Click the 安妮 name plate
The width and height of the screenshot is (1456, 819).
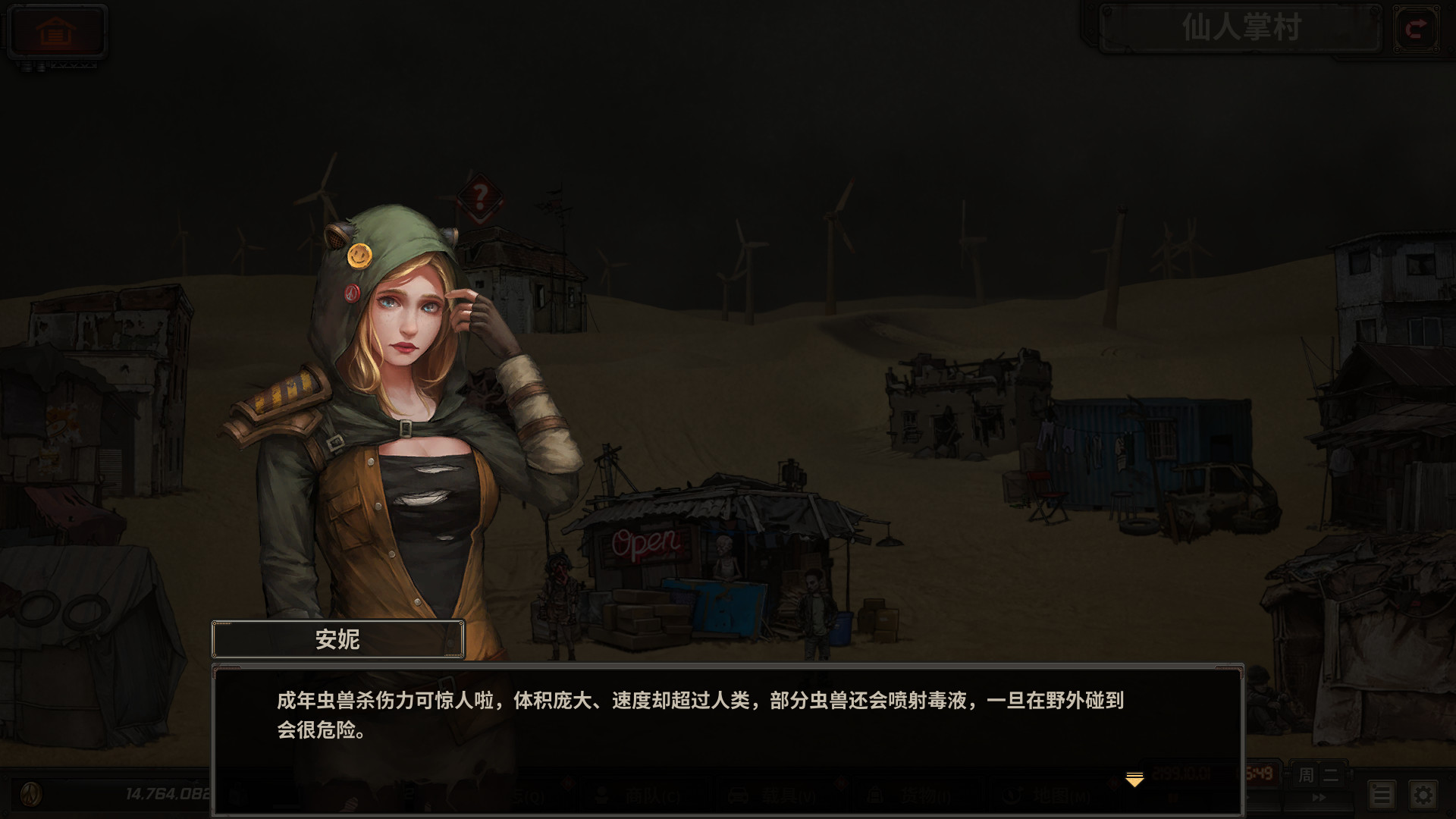tap(337, 639)
